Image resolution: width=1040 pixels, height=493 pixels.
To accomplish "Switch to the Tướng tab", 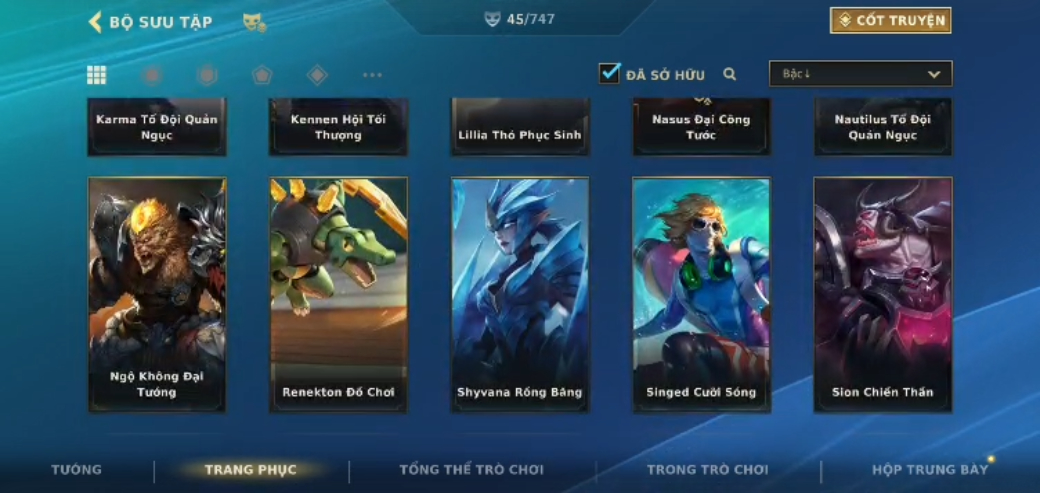I will [77, 470].
